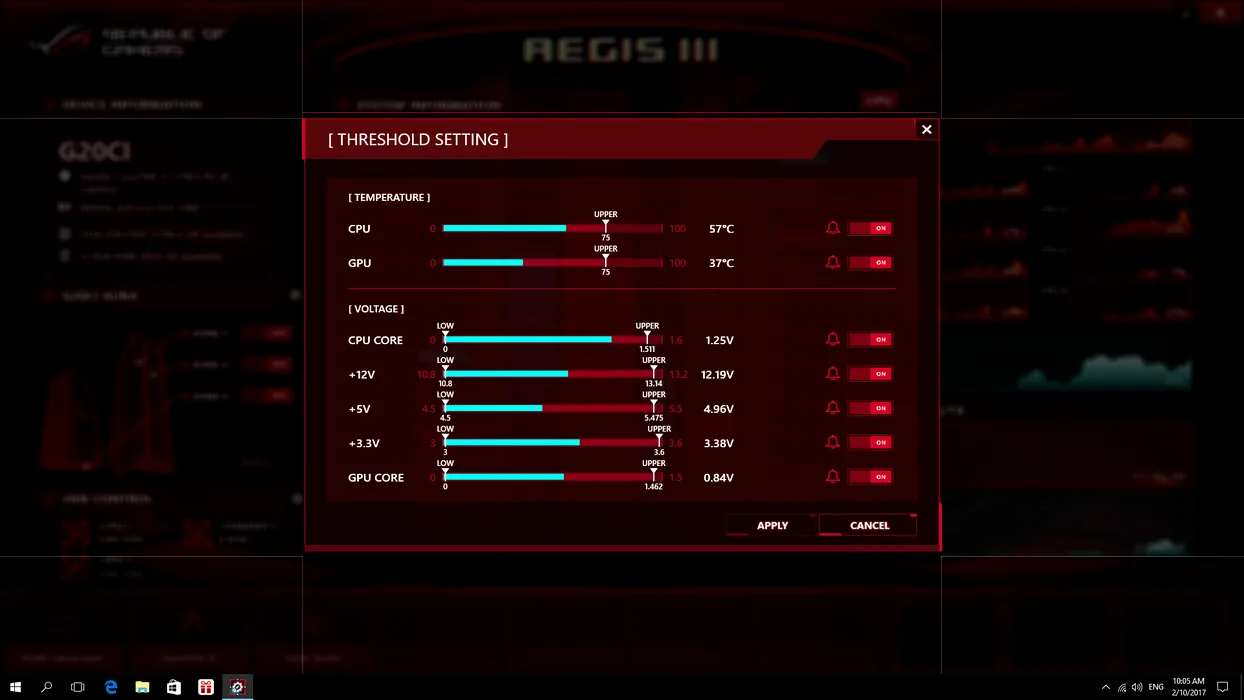Switch off the CPU CORE voltage alert

(870, 340)
